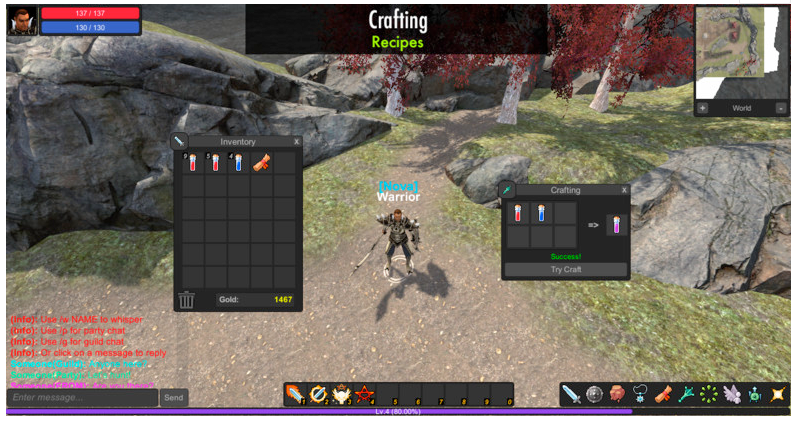Select the red potion stack of 9 in Inventory
The width and height of the screenshot is (799, 421).
click(x=191, y=163)
